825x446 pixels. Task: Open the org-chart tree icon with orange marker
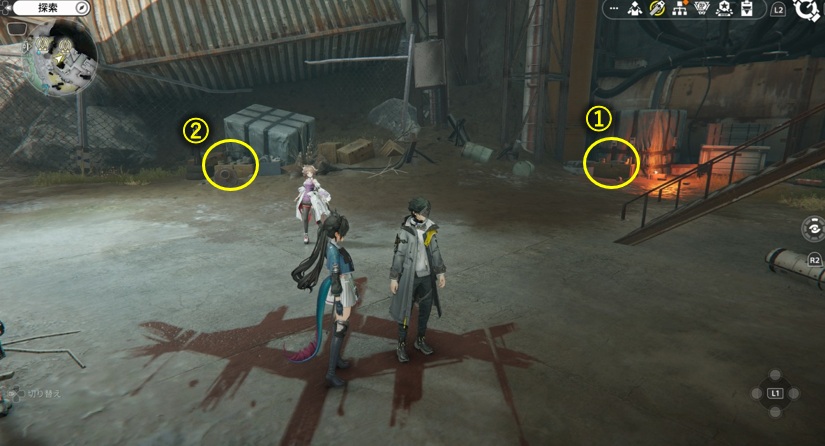click(x=679, y=9)
